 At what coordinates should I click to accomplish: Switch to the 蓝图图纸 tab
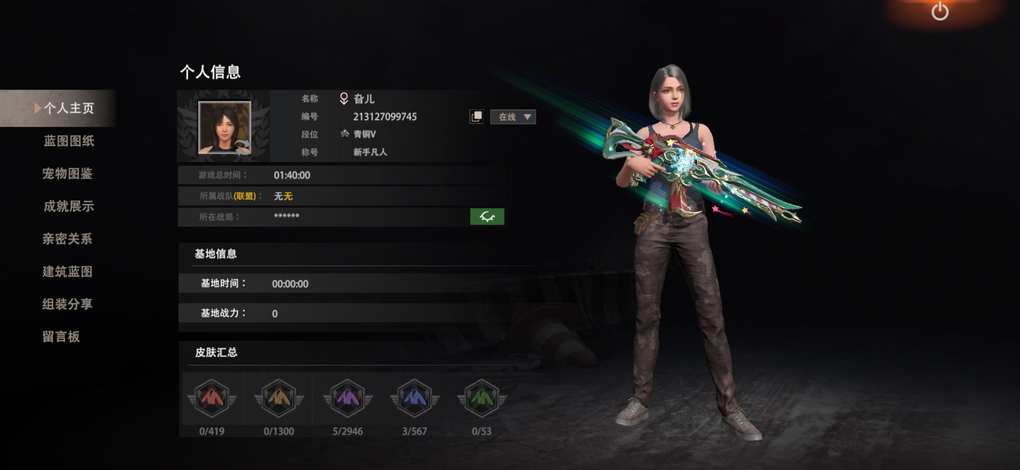pyautogui.click(x=68, y=141)
